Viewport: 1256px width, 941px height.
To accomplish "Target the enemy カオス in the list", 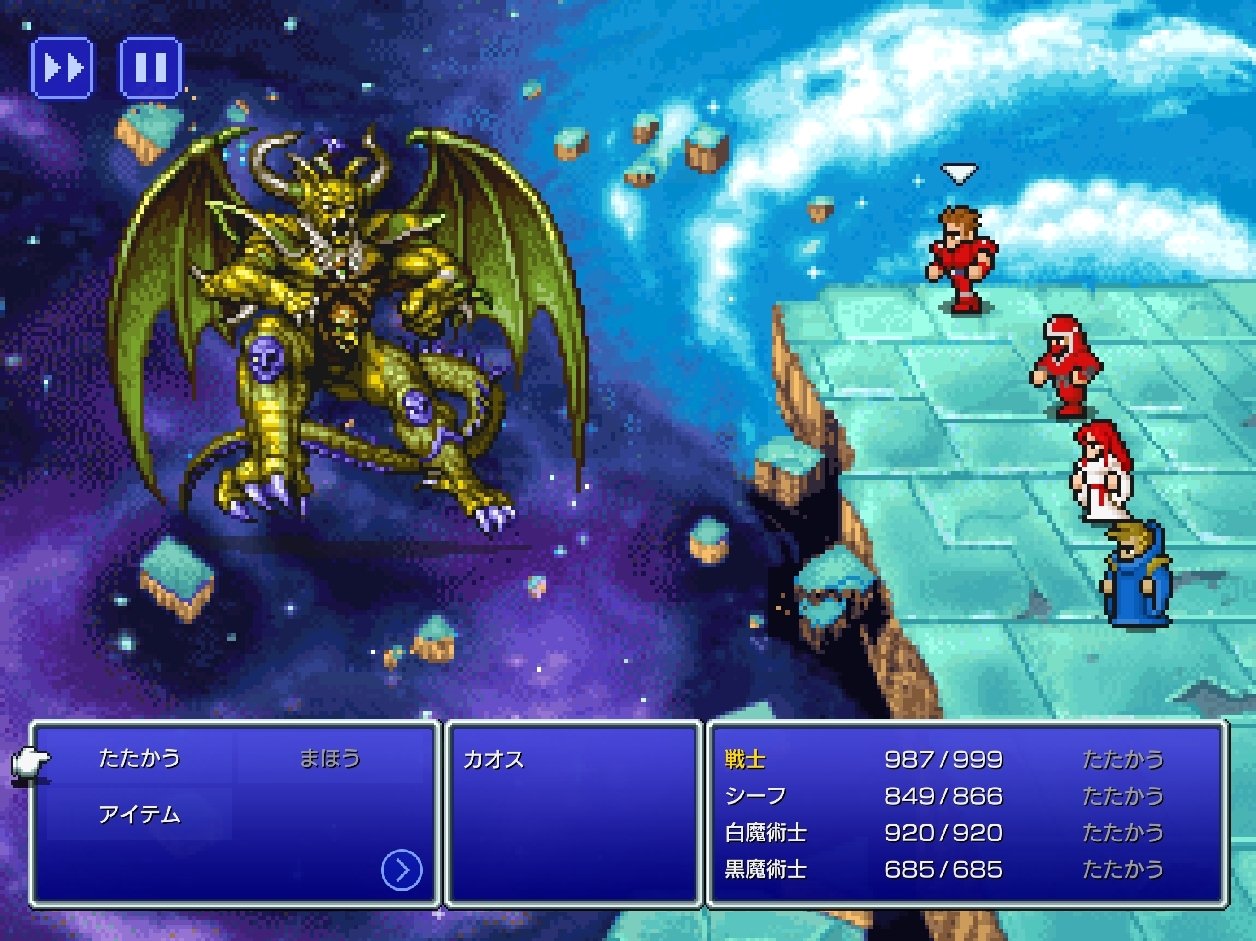I will tap(493, 759).
